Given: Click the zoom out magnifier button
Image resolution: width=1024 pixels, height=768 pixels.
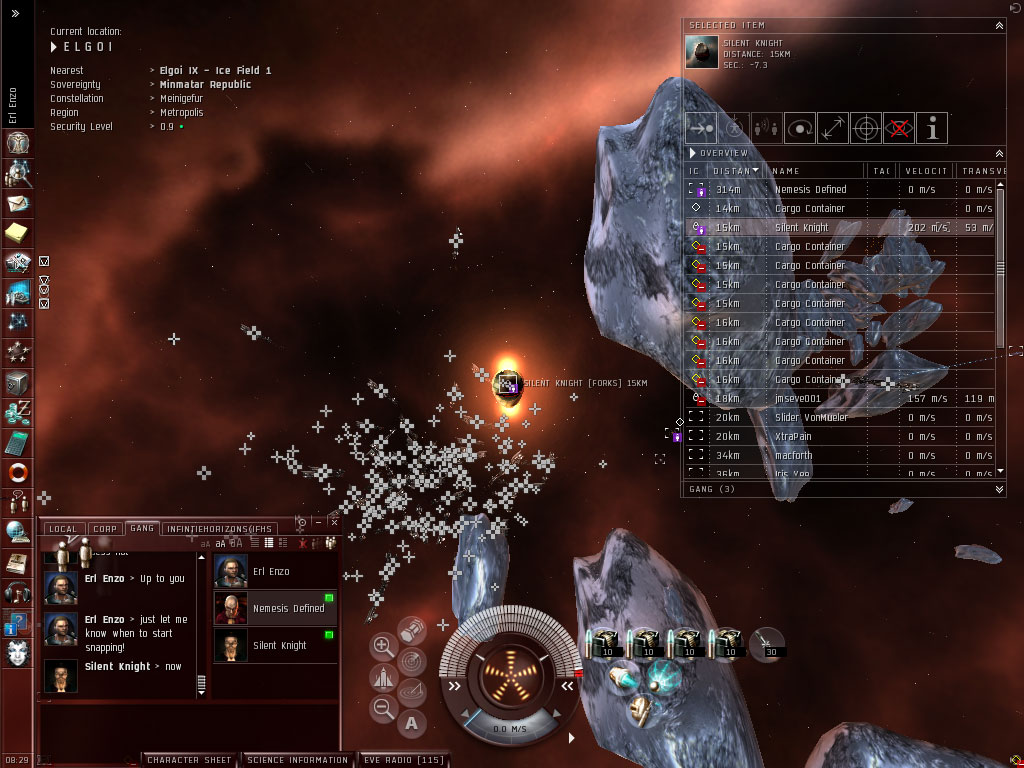Looking at the screenshot, I should click(x=383, y=709).
